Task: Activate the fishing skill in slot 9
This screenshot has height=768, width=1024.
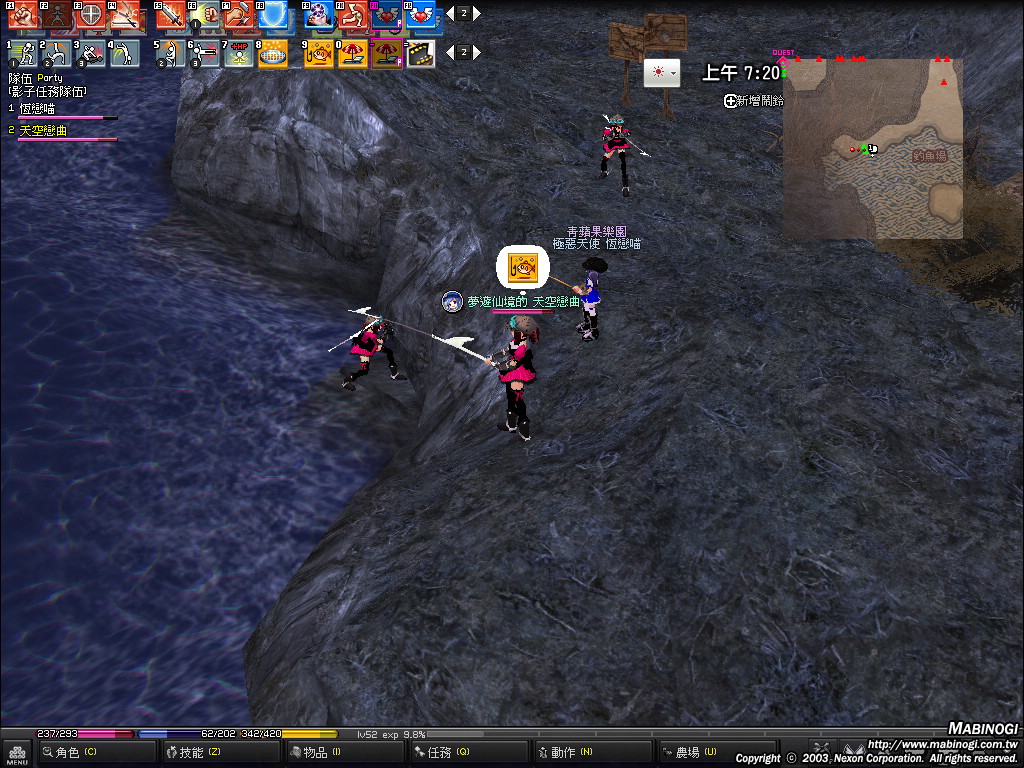Action: [319, 53]
